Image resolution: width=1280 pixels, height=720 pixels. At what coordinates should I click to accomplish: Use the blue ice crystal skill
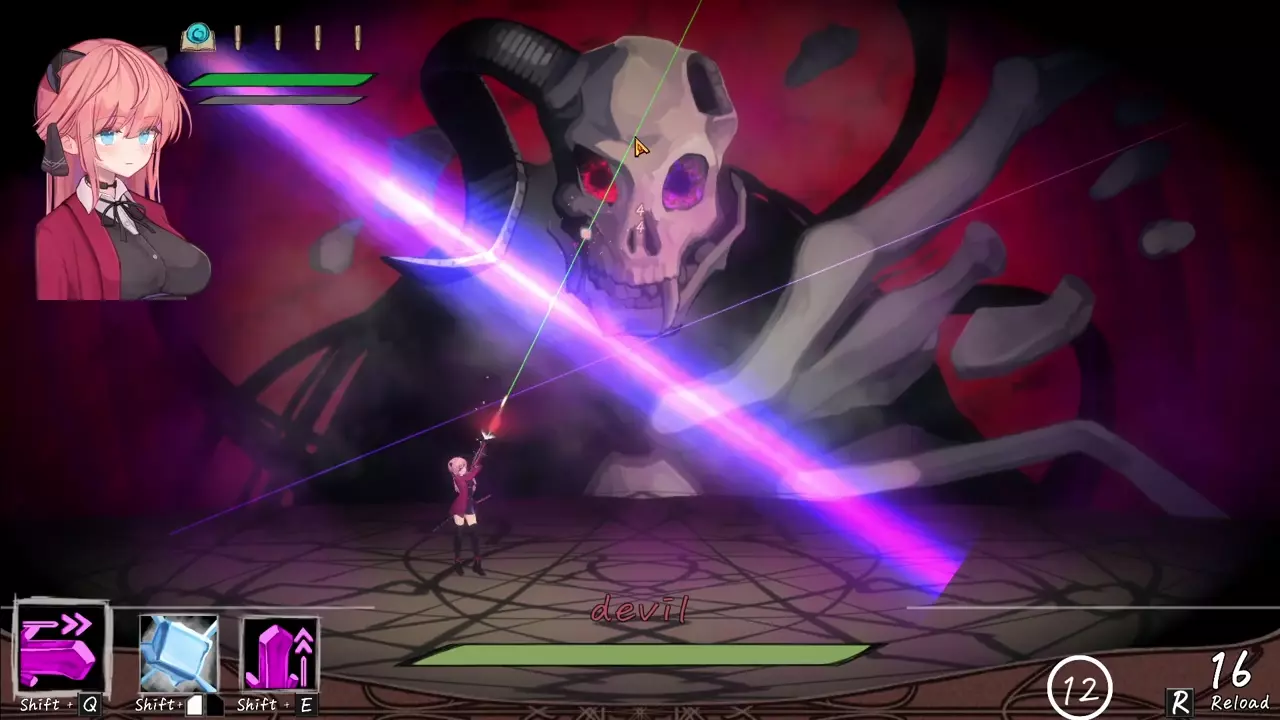point(178,653)
